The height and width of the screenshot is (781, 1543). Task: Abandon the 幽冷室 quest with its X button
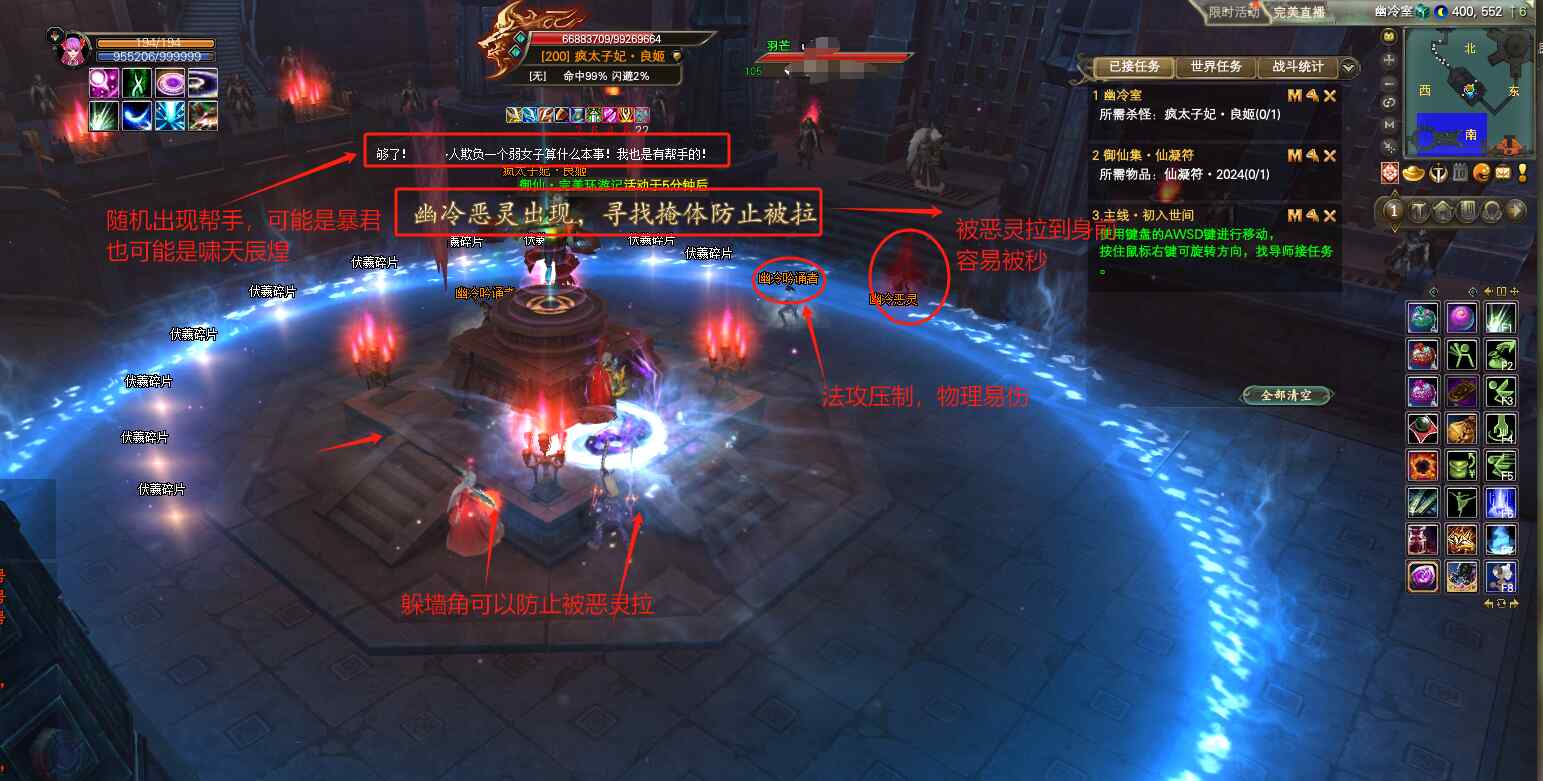click(x=1330, y=96)
